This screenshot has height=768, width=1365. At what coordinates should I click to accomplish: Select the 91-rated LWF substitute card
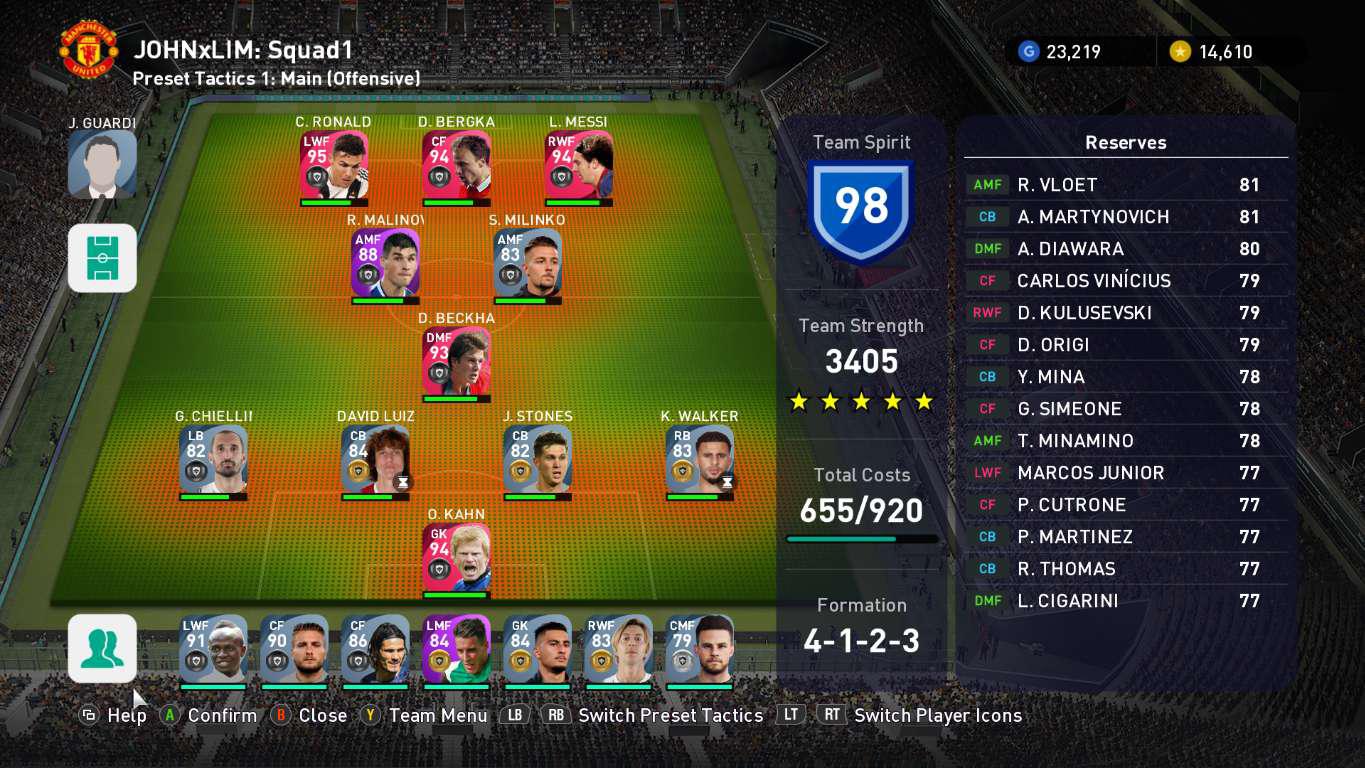(213, 649)
